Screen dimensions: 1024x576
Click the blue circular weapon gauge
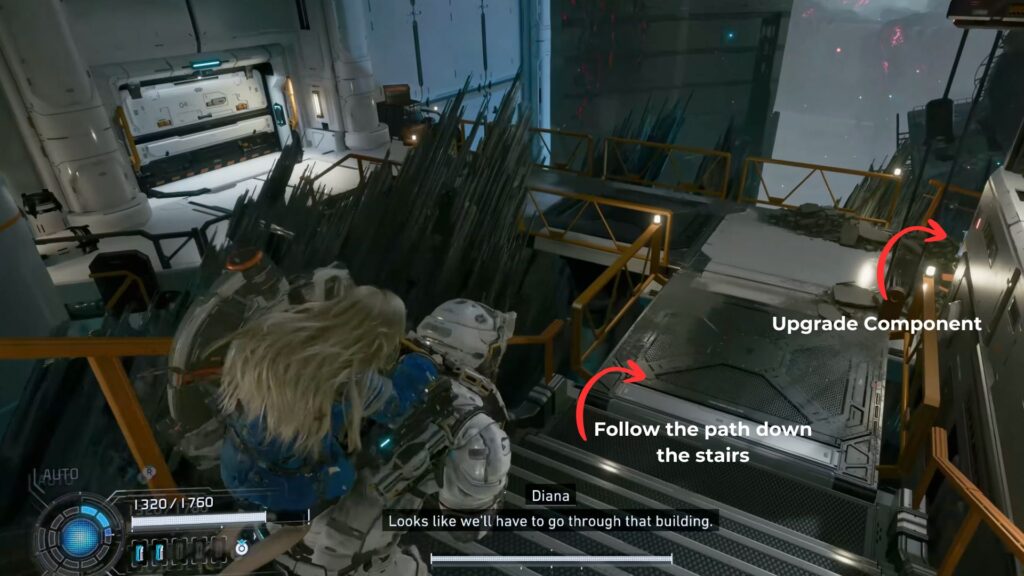[x=78, y=534]
